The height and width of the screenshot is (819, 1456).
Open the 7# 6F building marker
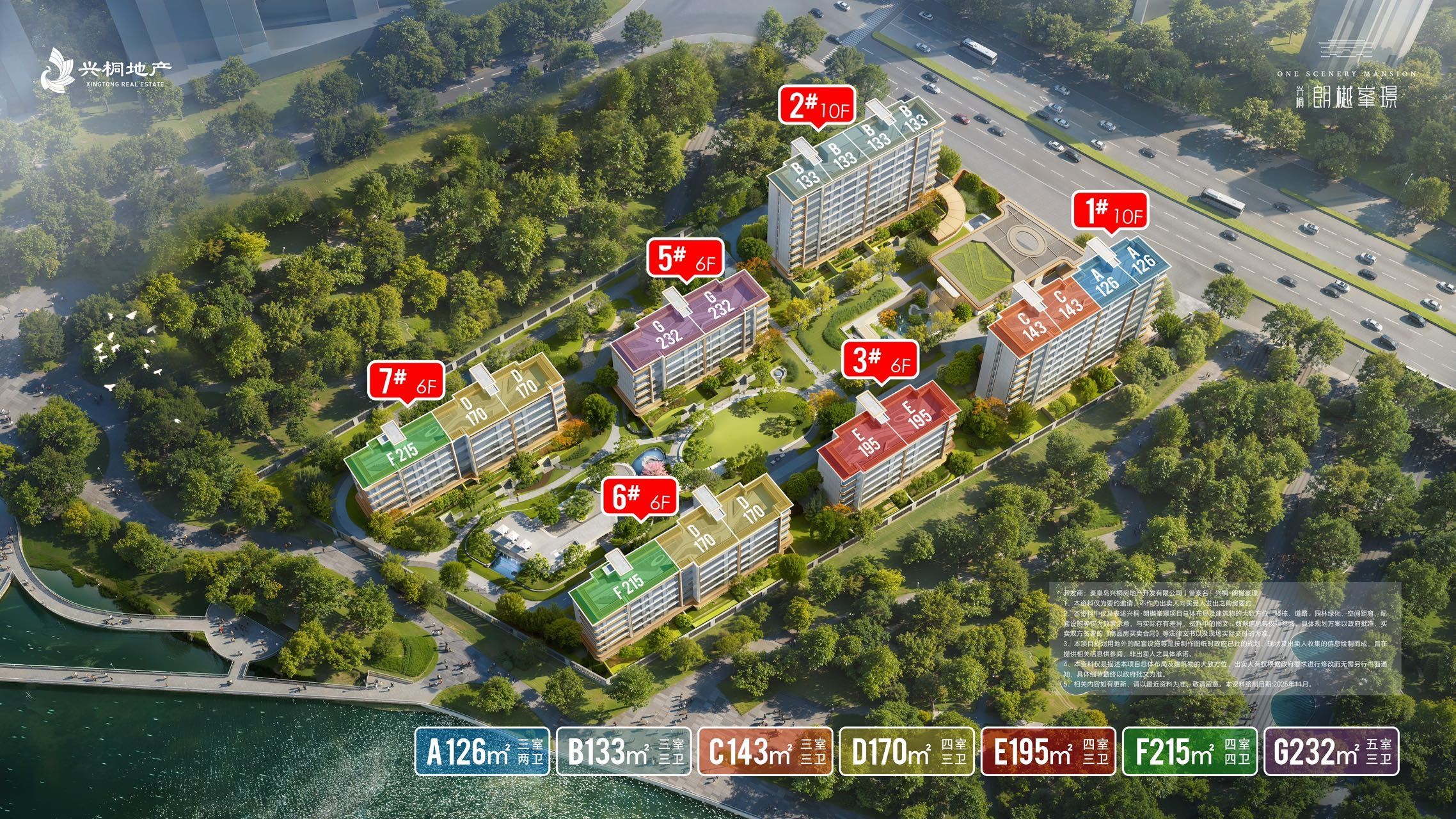(406, 382)
